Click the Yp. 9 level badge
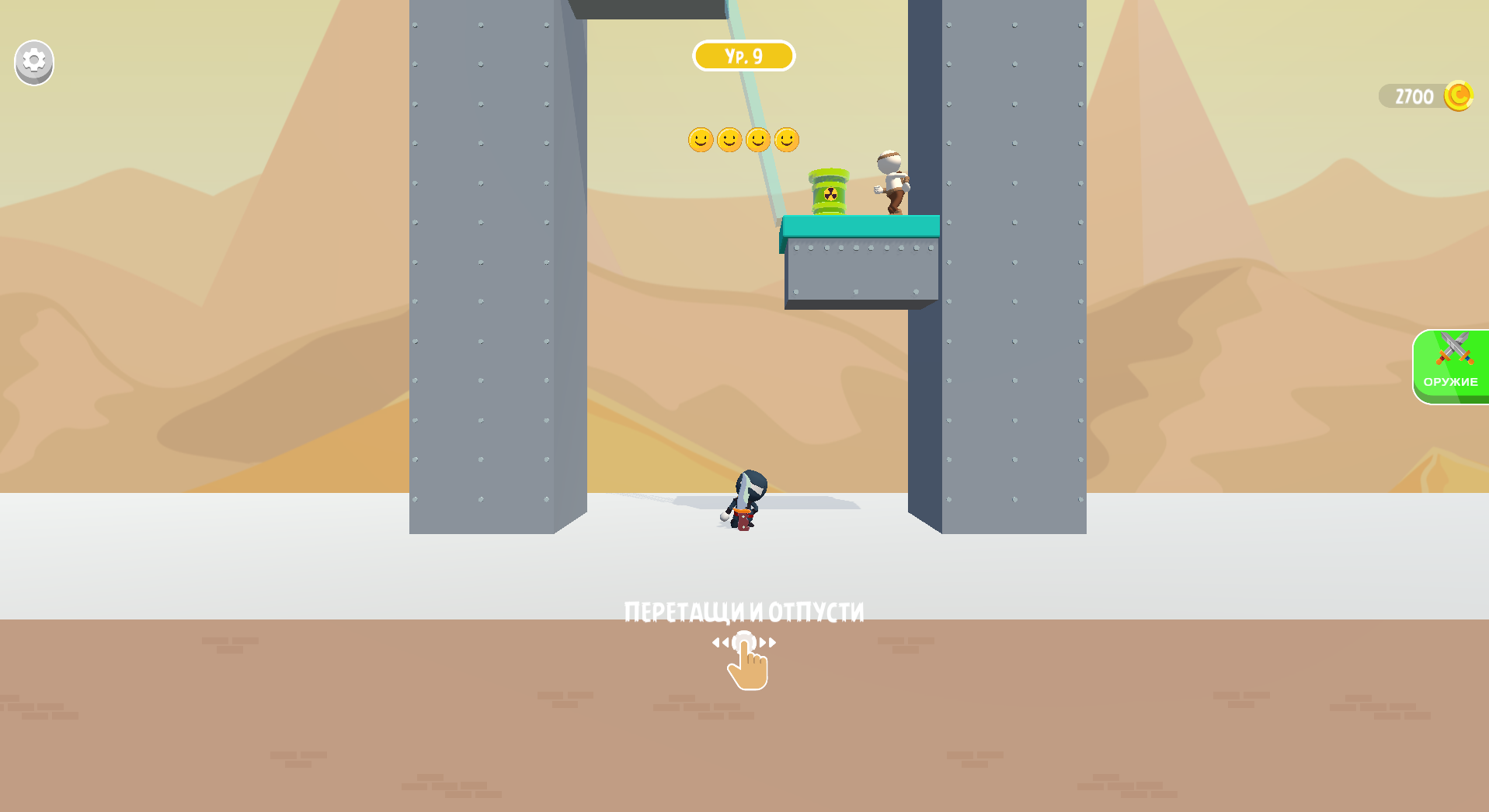 coord(743,55)
